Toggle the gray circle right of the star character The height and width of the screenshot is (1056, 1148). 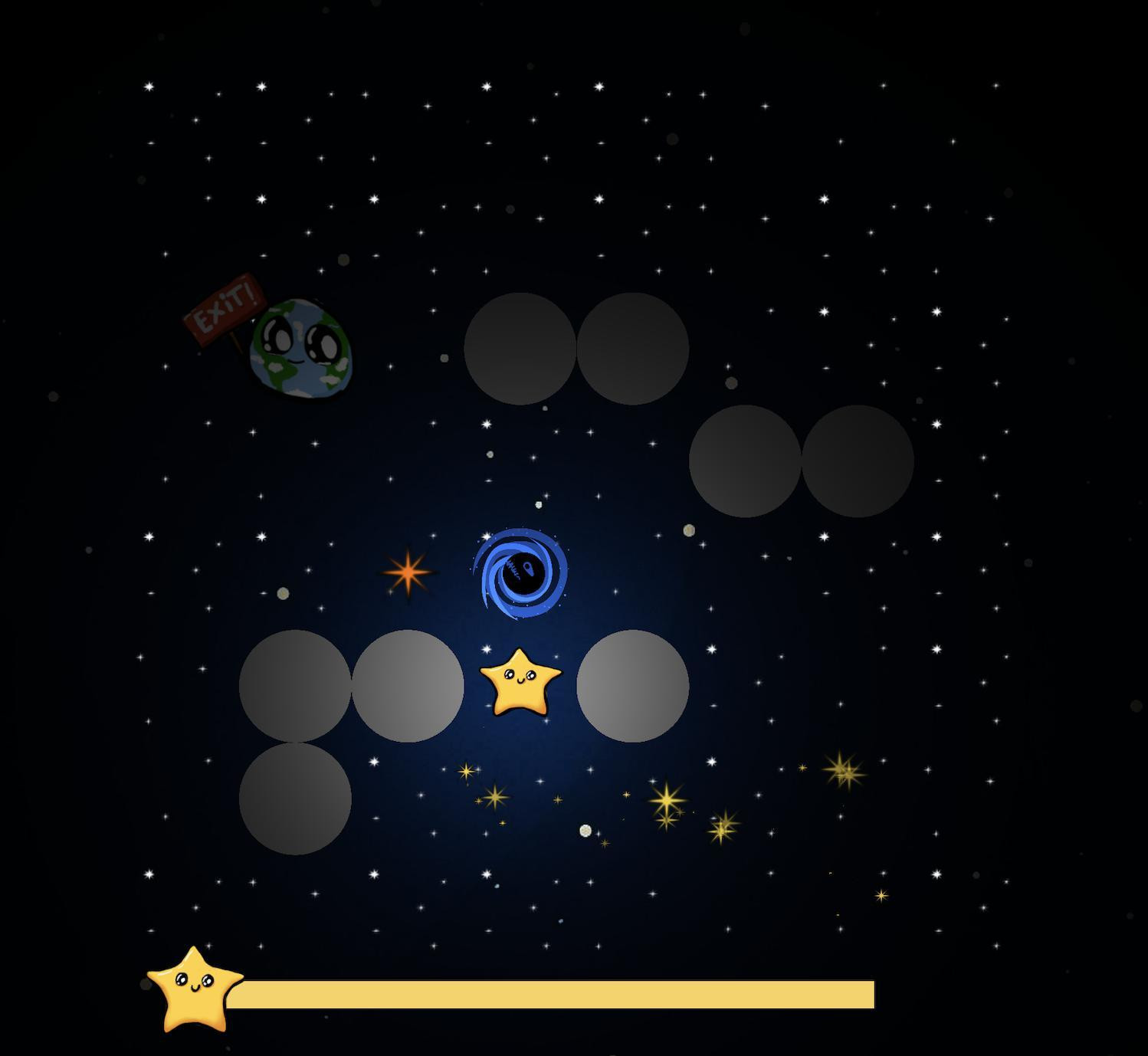(x=632, y=687)
